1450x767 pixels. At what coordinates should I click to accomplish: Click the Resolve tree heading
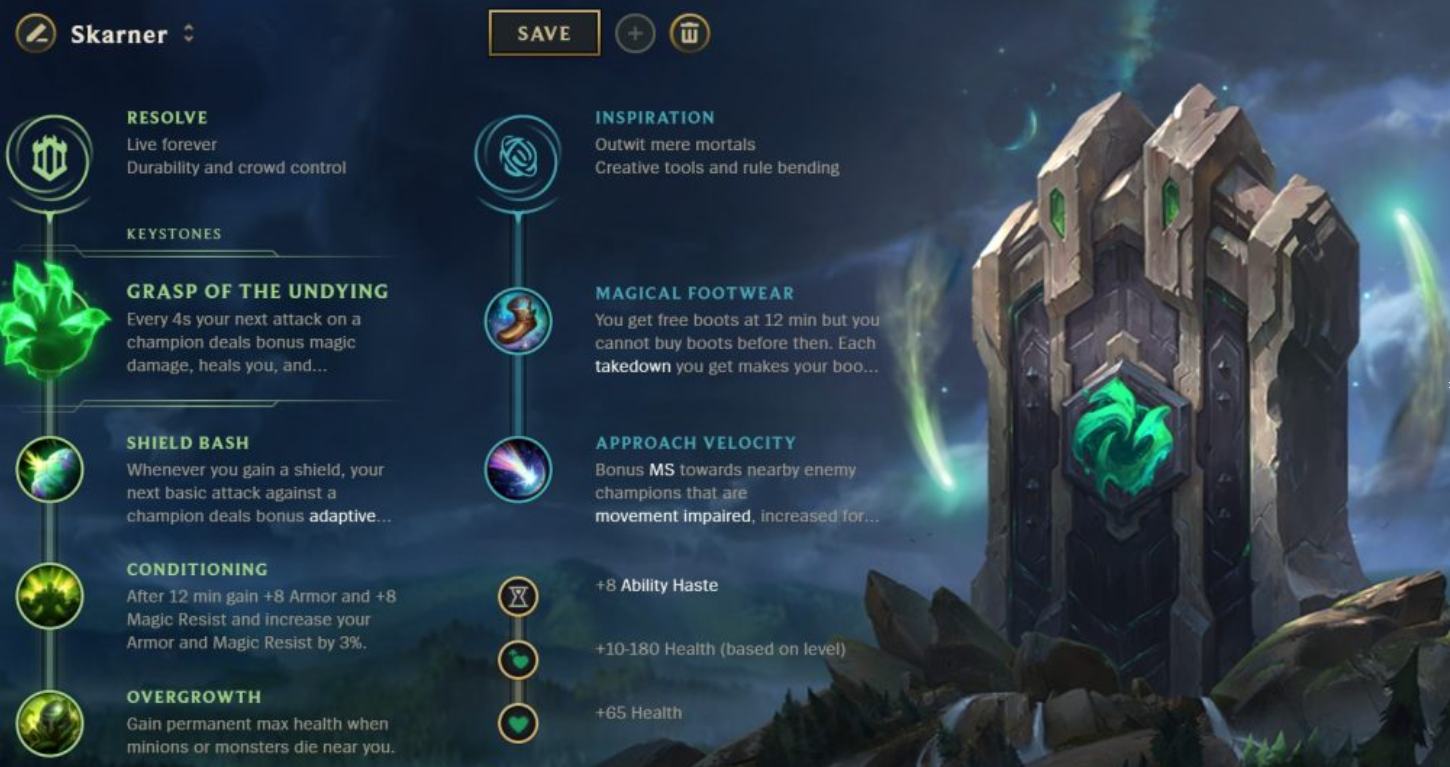click(x=165, y=117)
